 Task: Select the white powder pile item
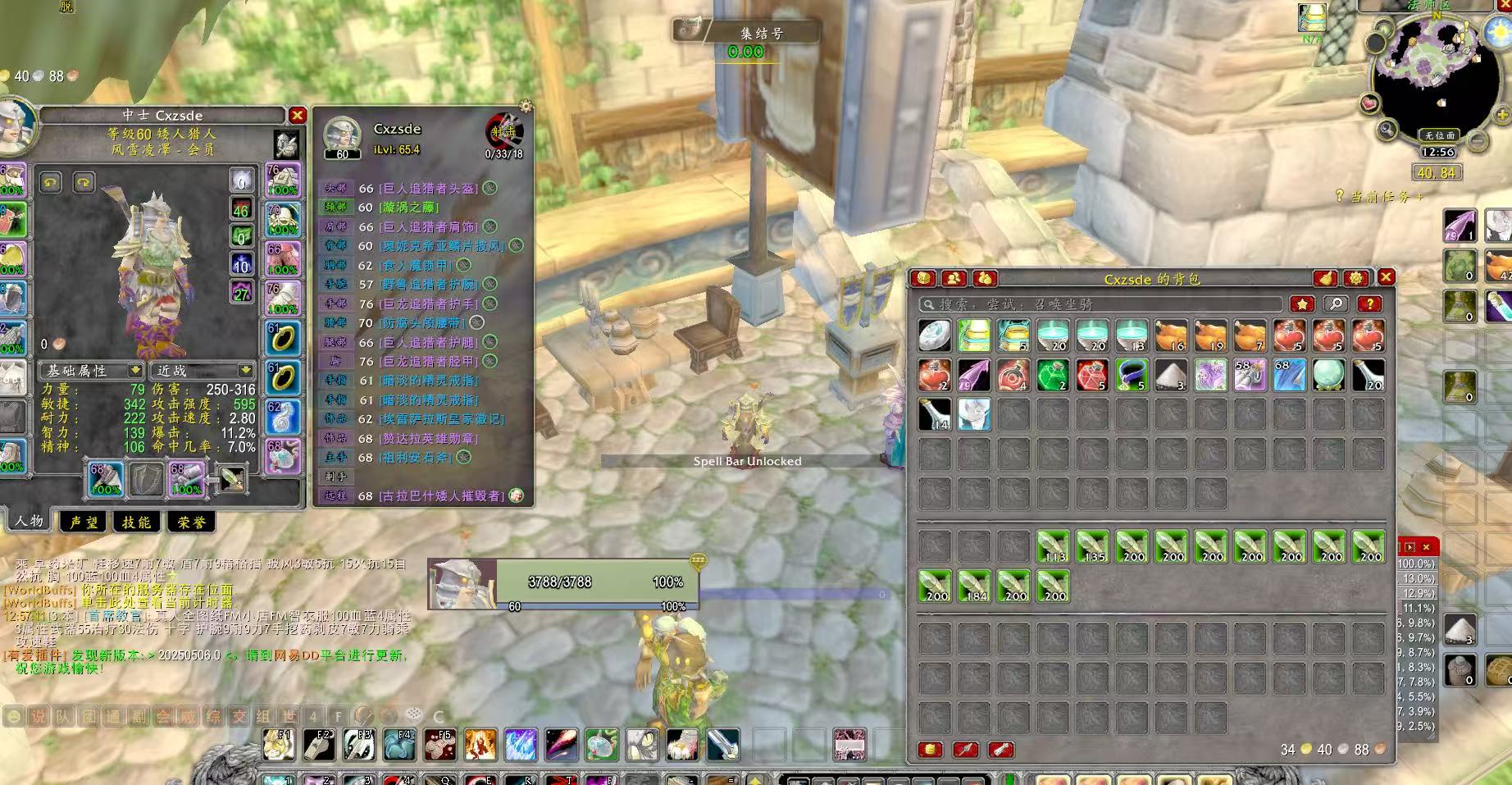click(x=1170, y=375)
